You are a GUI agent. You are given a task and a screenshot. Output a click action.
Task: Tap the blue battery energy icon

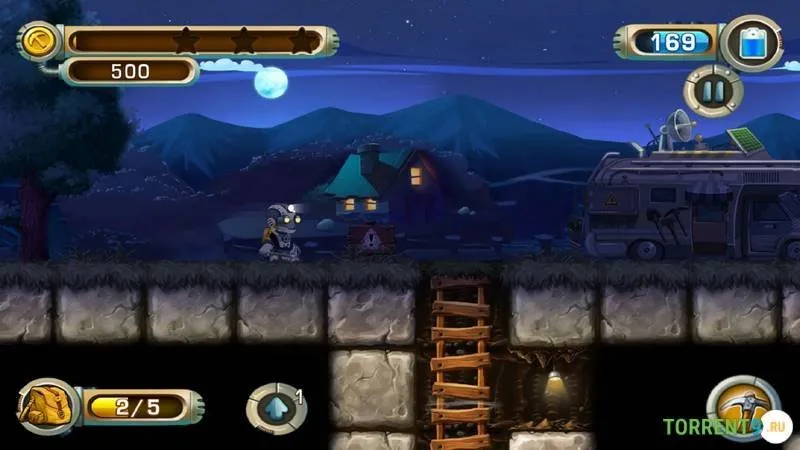click(x=750, y=43)
